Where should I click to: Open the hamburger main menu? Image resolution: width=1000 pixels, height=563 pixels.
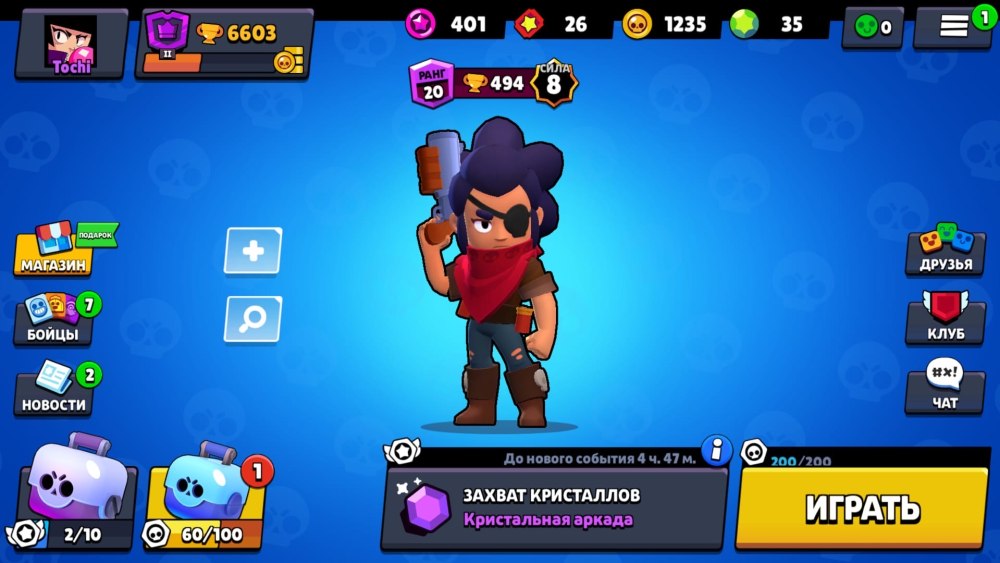[954, 27]
